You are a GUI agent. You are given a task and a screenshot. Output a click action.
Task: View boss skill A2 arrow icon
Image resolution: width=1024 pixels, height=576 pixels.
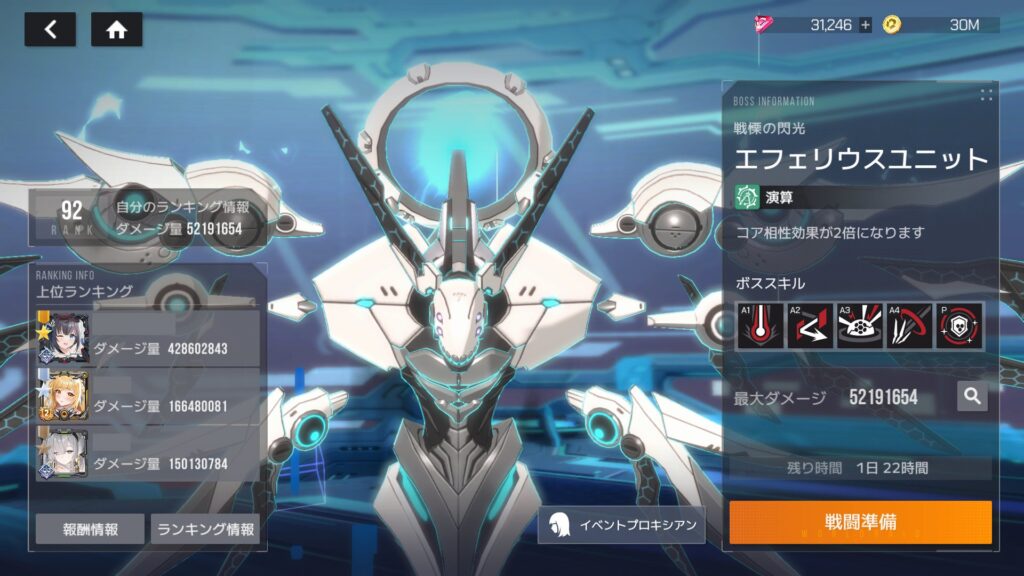(x=809, y=326)
